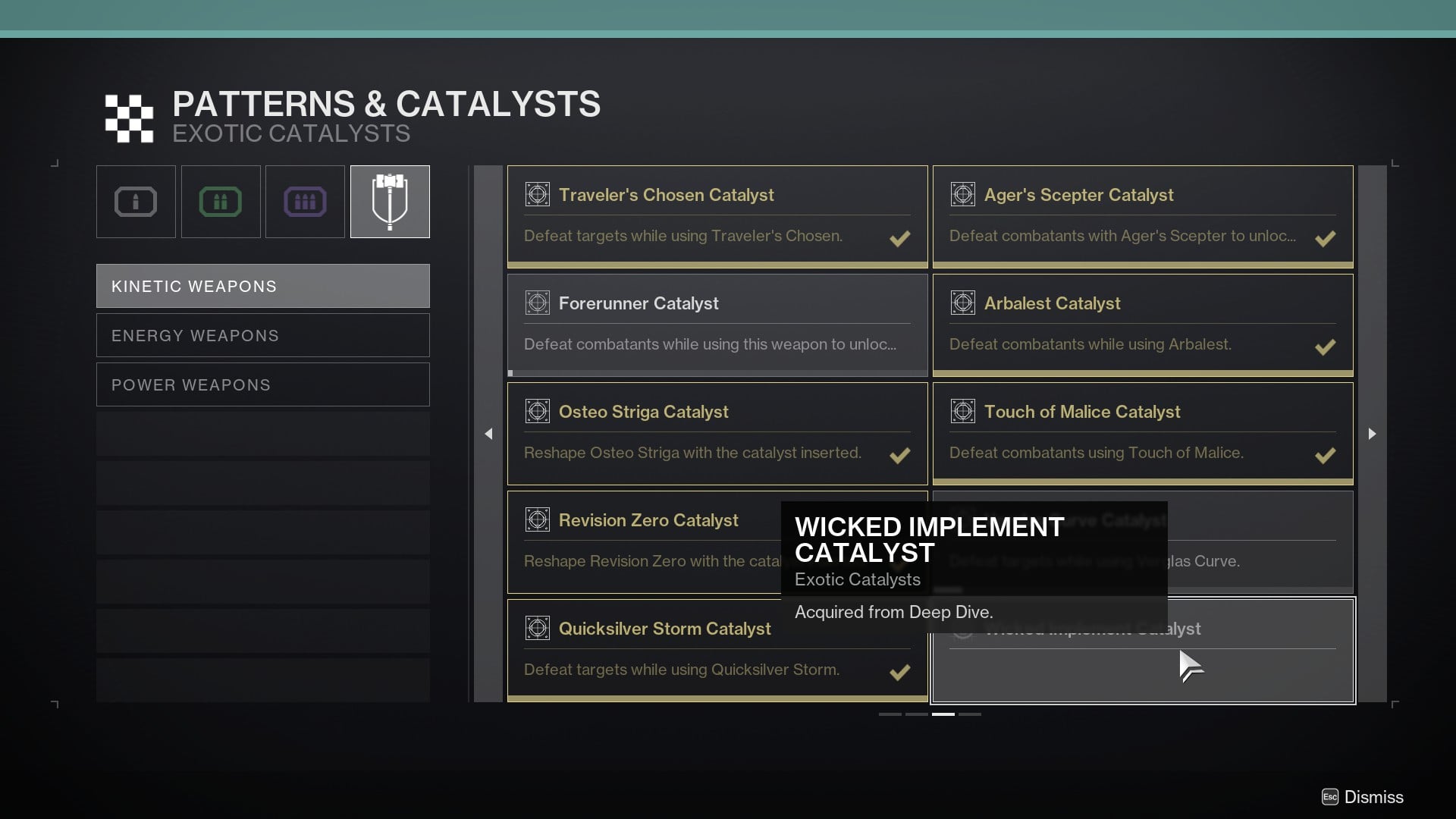Switch to the Power Weapons tab

262,384
